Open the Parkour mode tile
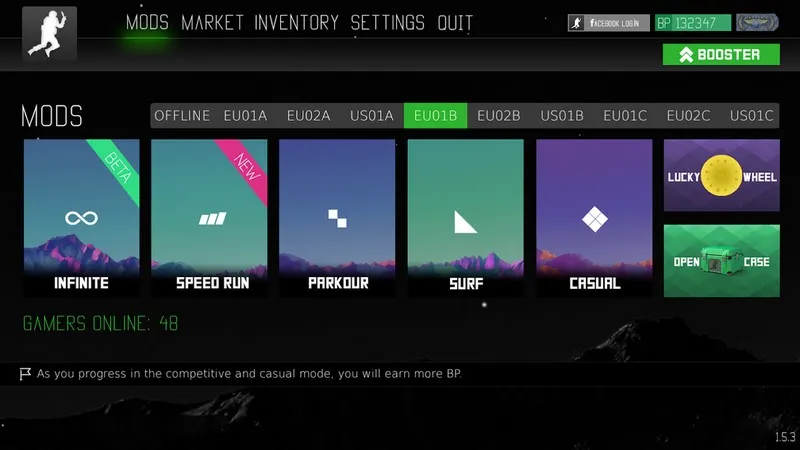Viewport: 800px width, 450px height. point(338,218)
